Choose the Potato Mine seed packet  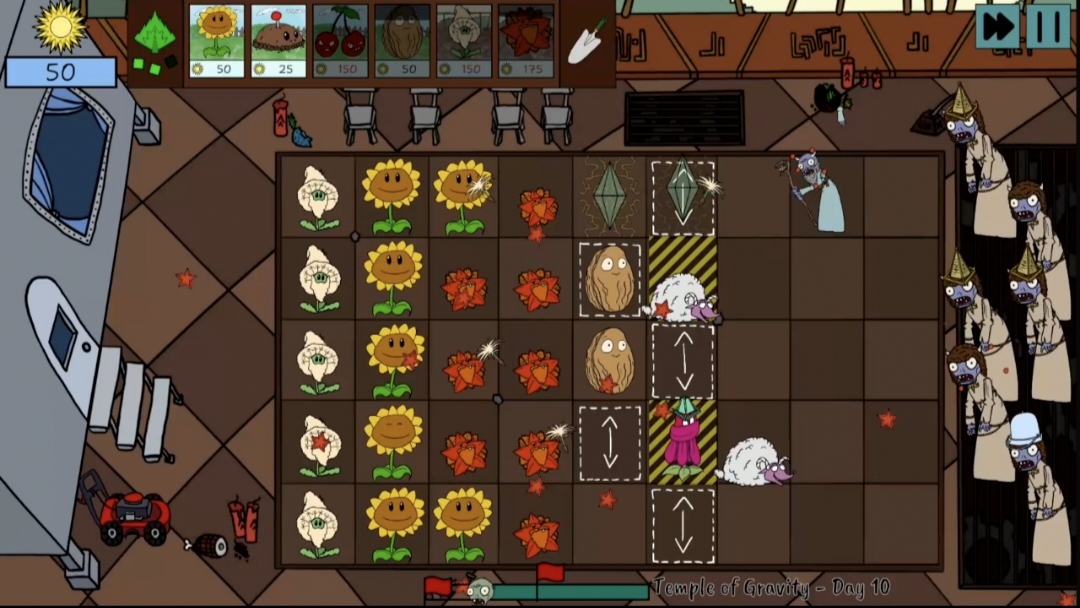click(279, 41)
